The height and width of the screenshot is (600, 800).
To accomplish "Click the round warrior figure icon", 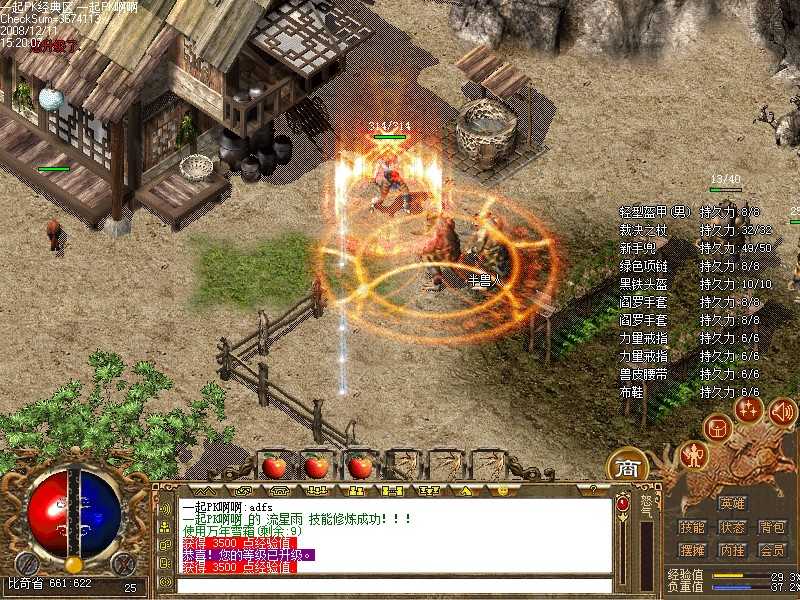I will point(692,456).
